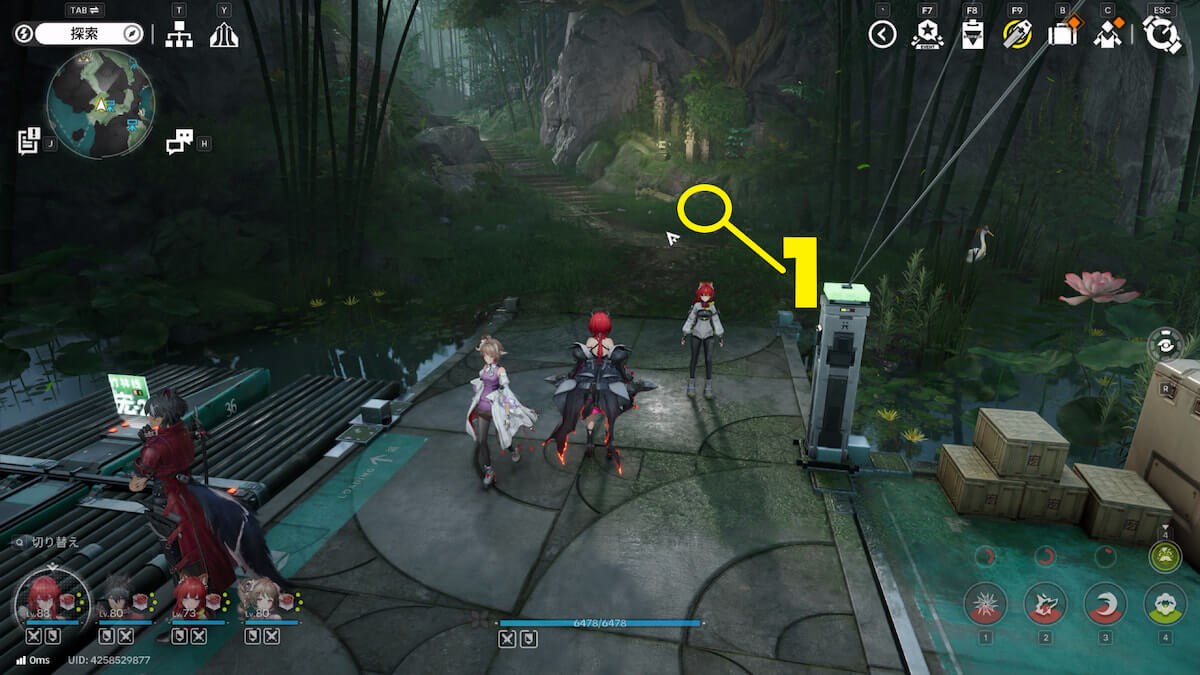Open the yellow-ringed ticket icon

point(1017,35)
